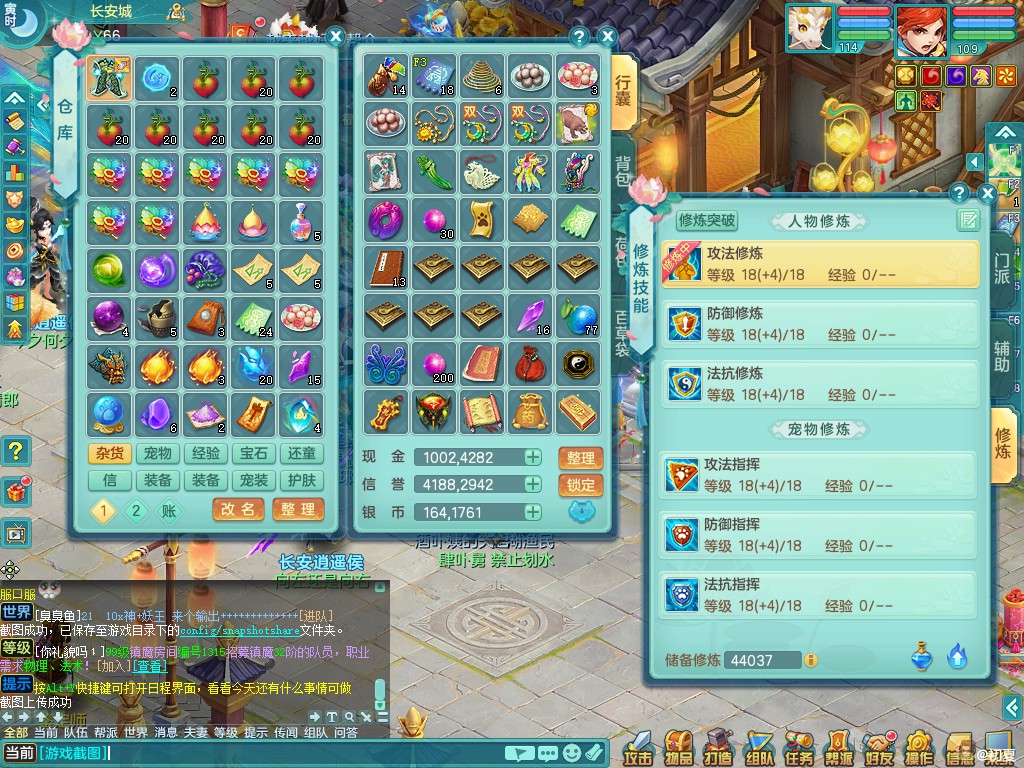Viewport: 1024px width, 768px height.
Task: Select the 防御修炼 row
Action: (820, 325)
